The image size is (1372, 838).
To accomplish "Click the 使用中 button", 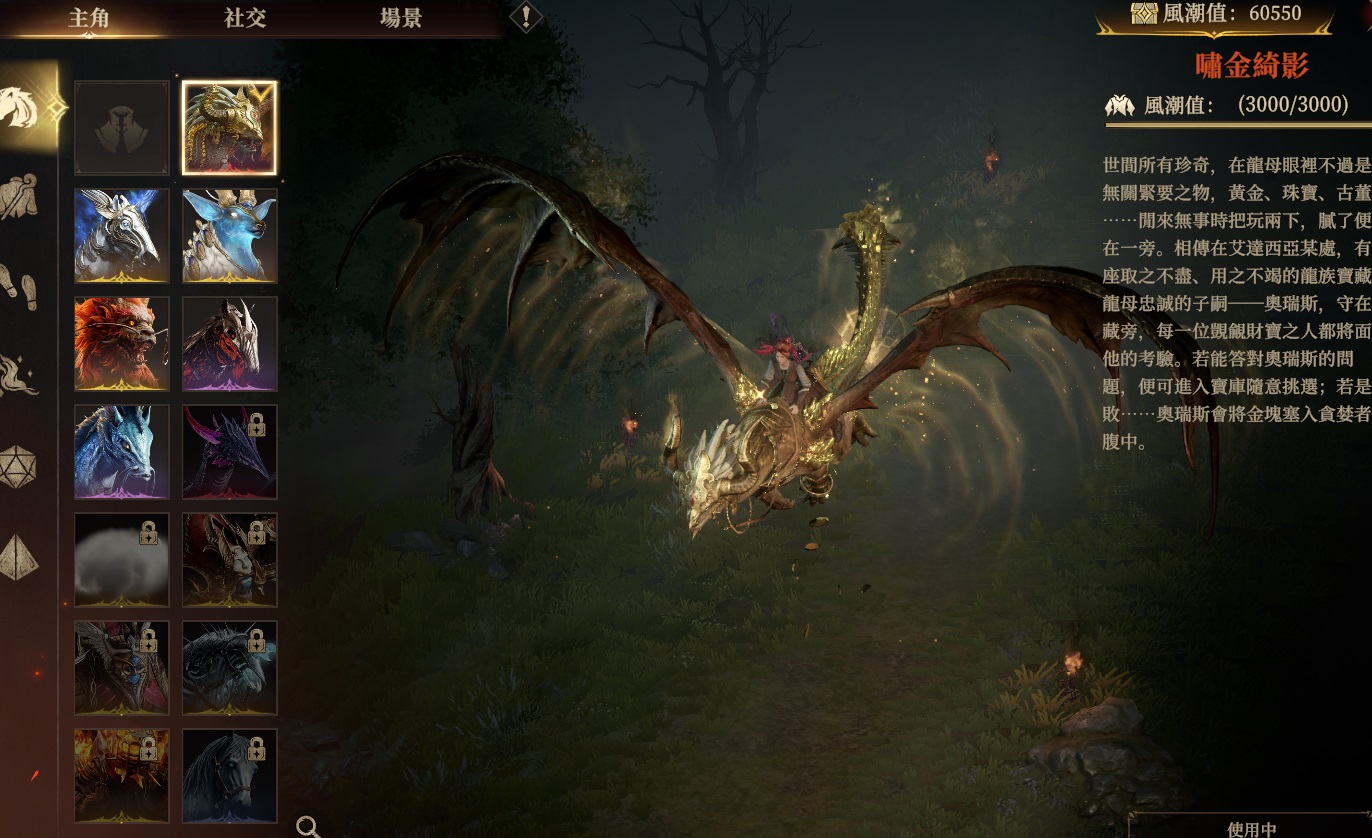I will tap(1251, 829).
